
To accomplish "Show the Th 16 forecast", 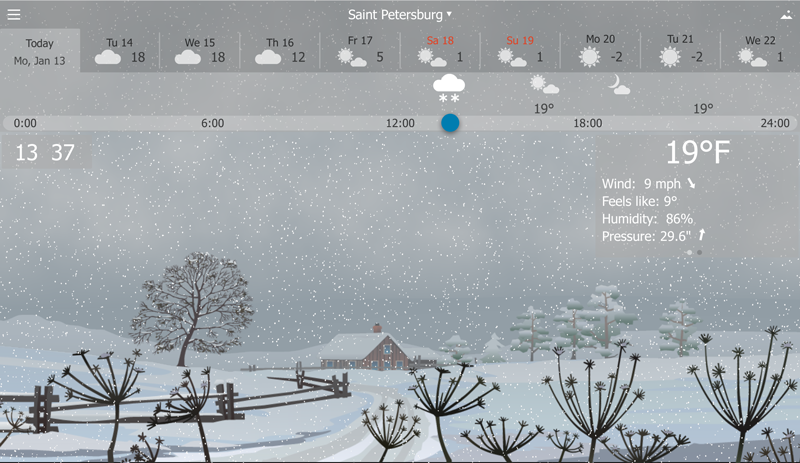I will tap(280, 51).
